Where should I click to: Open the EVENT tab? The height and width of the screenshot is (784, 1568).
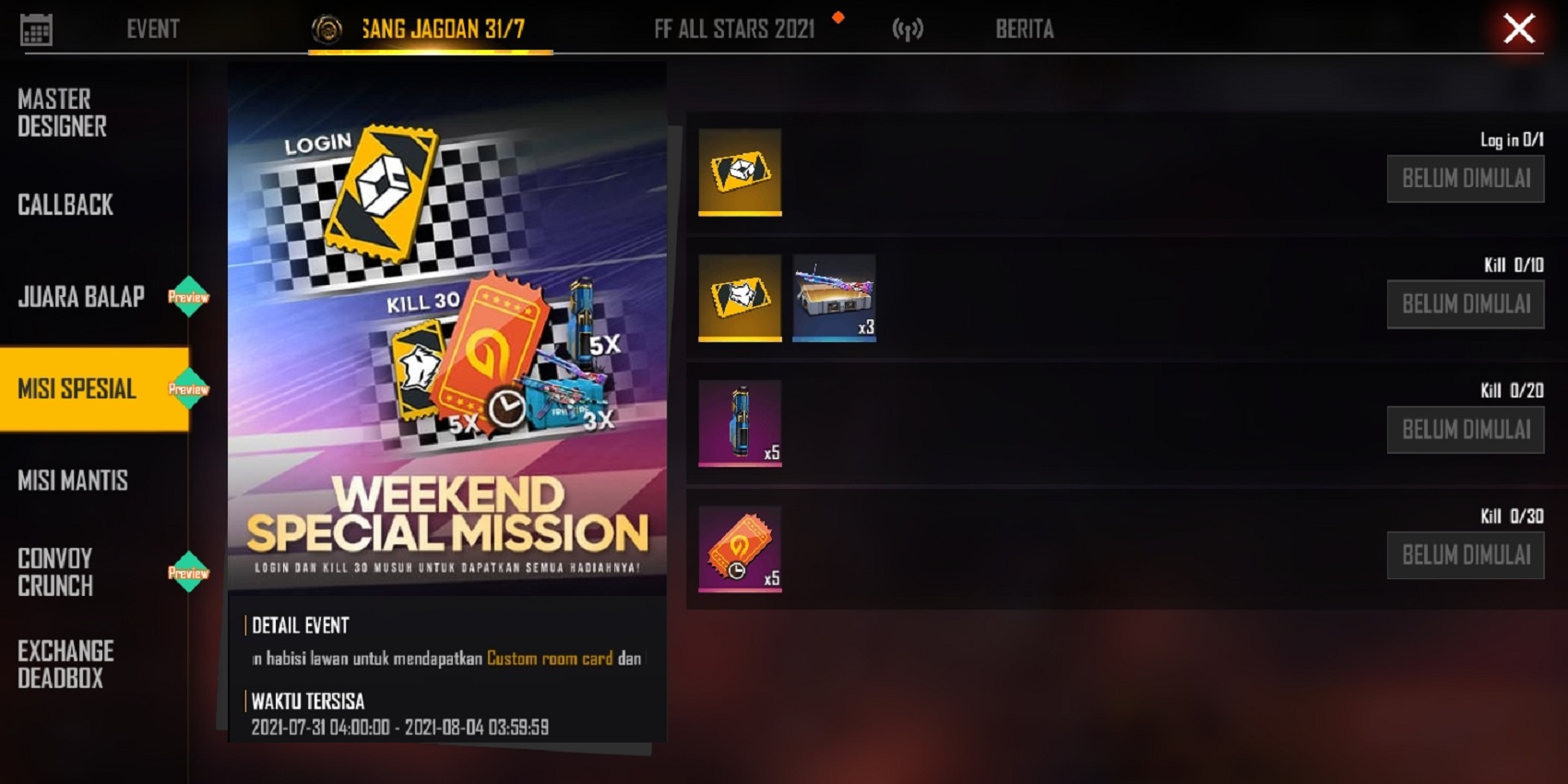pyautogui.click(x=151, y=29)
